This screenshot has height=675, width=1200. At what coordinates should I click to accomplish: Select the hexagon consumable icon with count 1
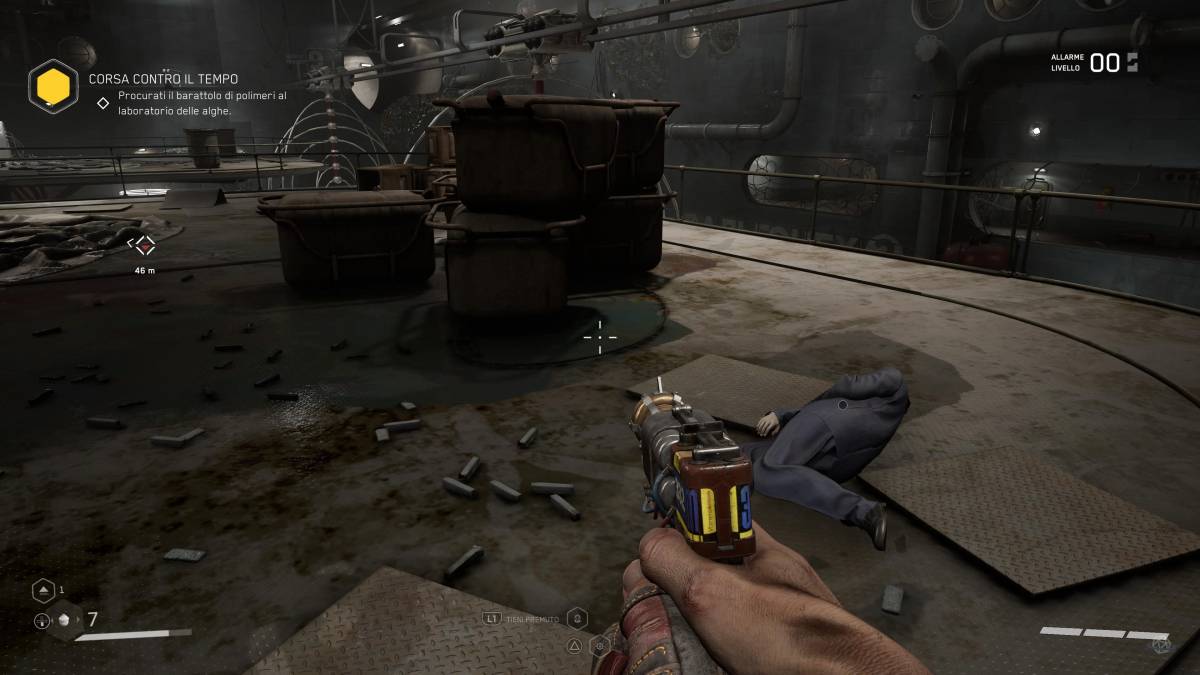(43, 590)
